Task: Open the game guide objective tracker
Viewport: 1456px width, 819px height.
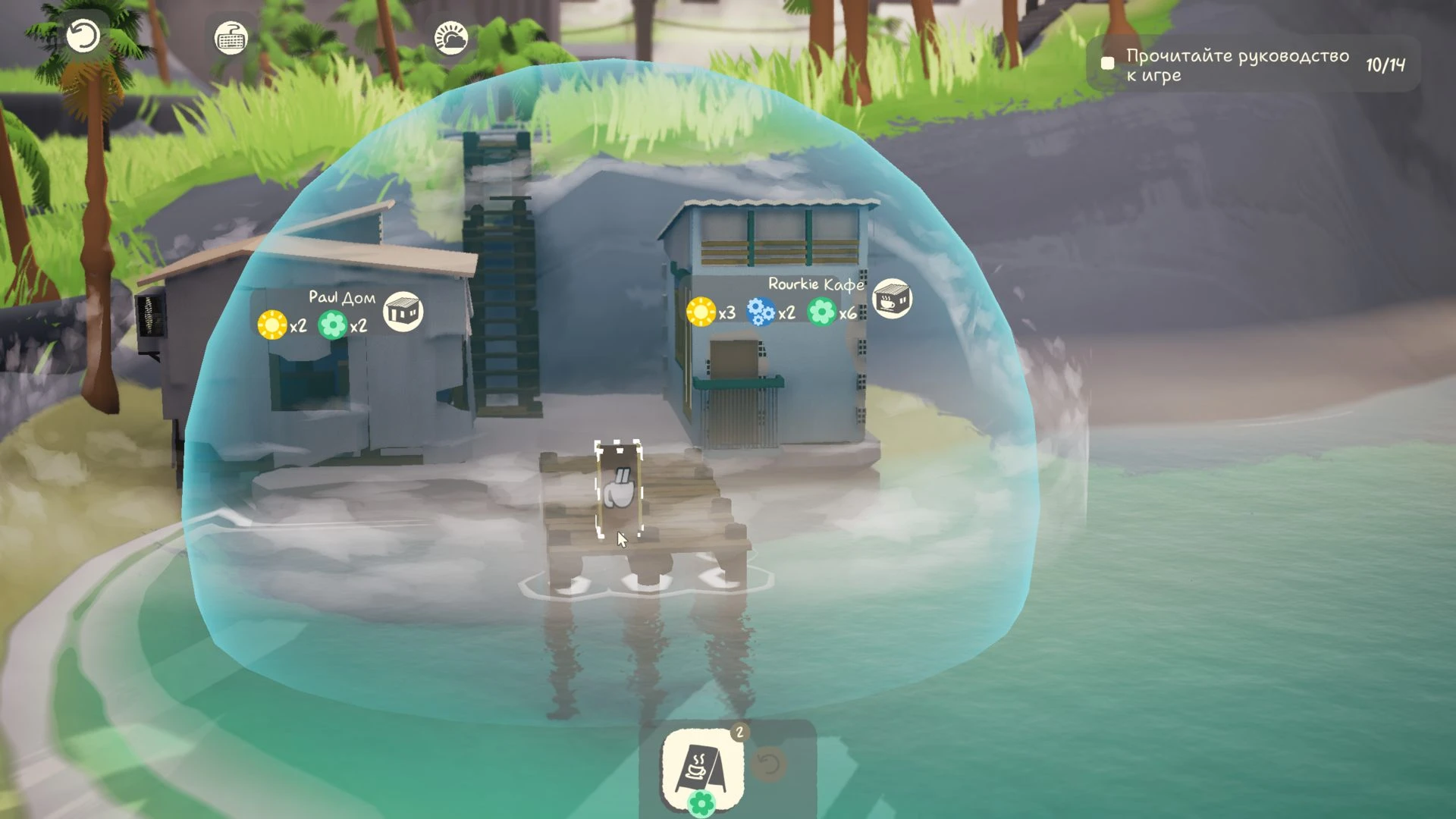Action: pyautogui.click(x=1253, y=65)
